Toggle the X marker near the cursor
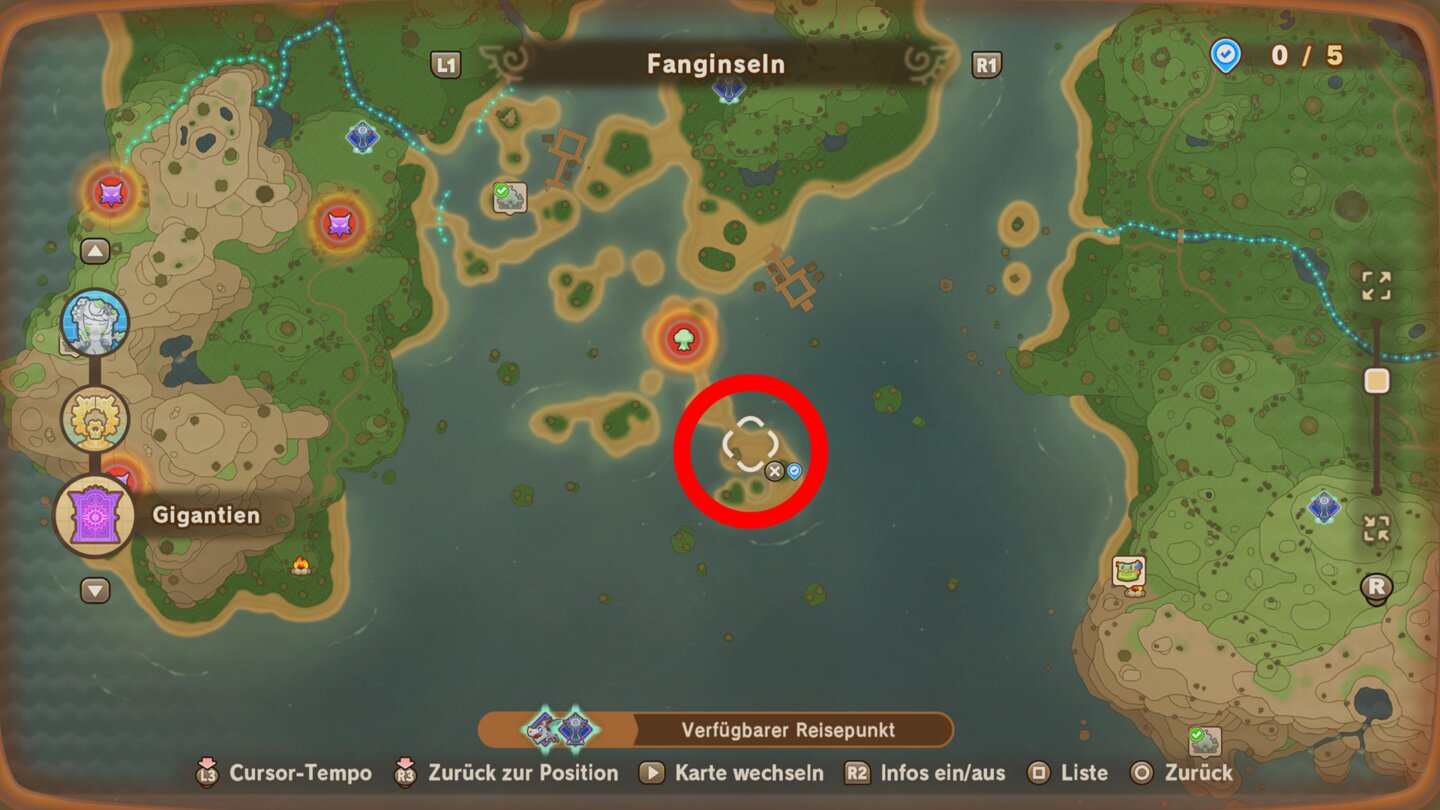Screen dimensions: 1440x810 click(x=776, y=470)
